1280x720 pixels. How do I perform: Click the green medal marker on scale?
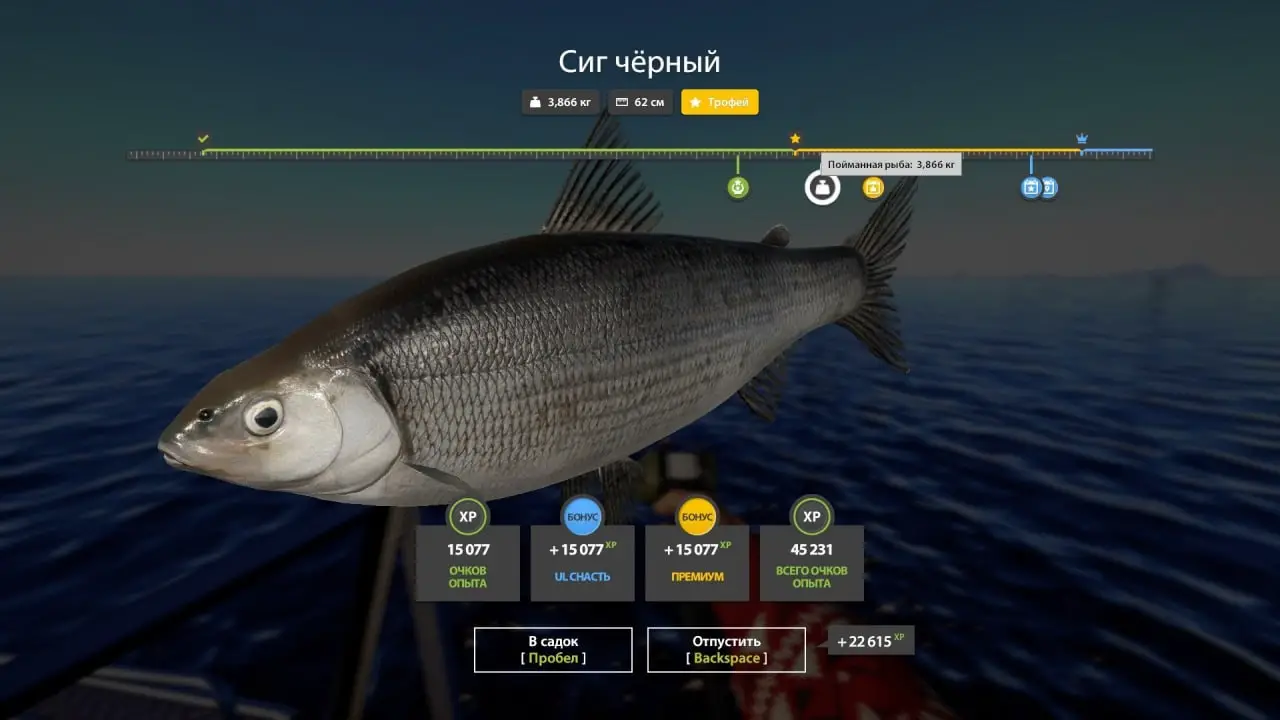pyautogui.click(x=738, y=187)
